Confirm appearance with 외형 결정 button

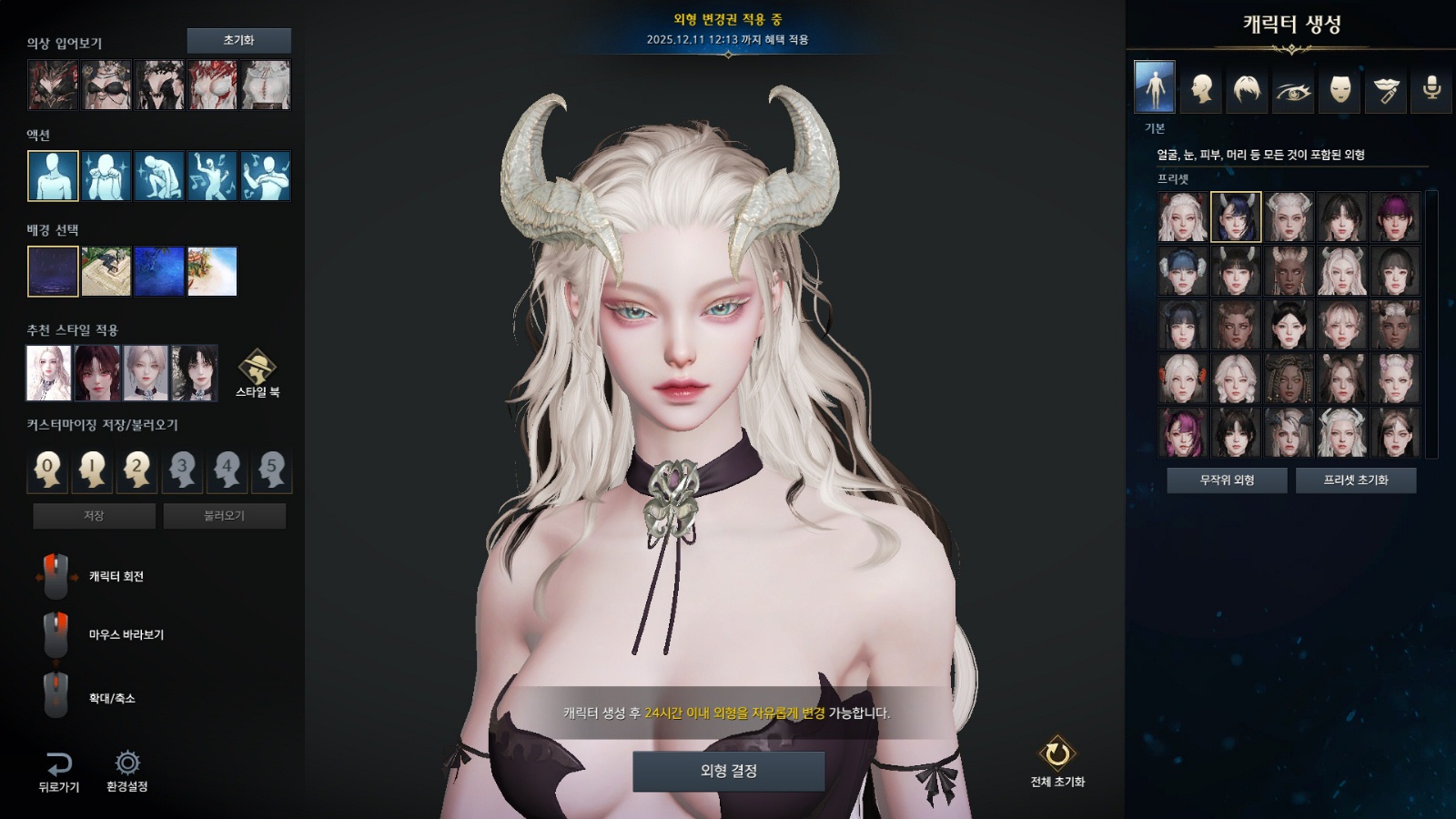(x=728, y=771)
